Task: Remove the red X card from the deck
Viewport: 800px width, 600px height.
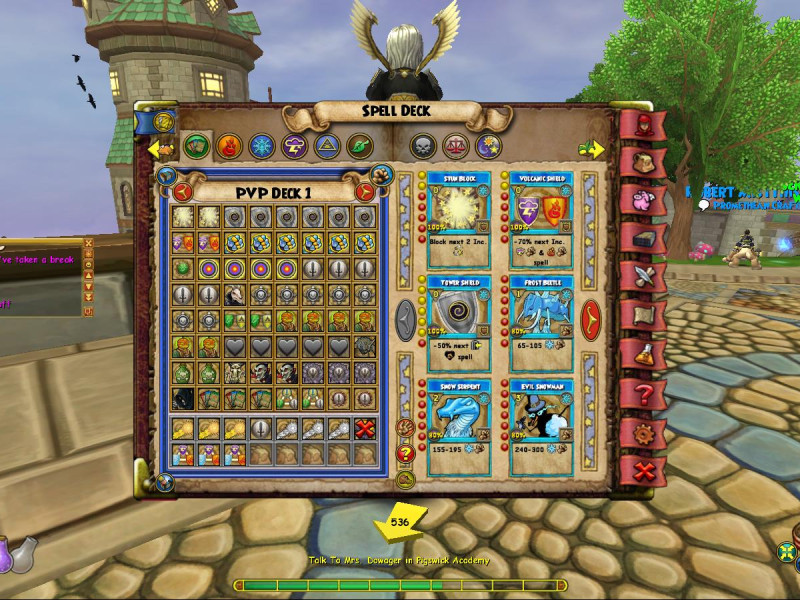Action: click(x=367, y=428)
